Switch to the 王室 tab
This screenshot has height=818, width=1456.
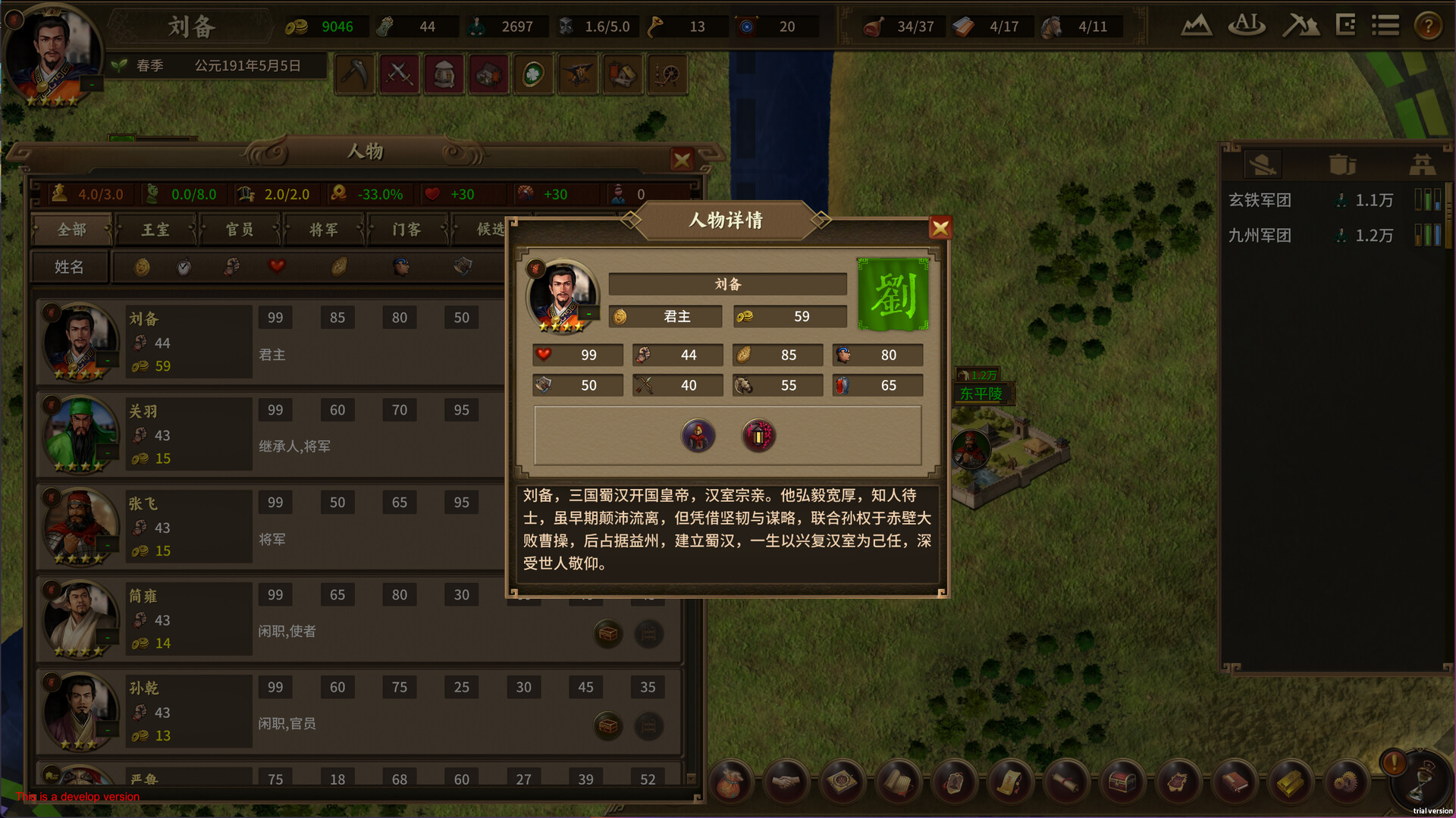(155, 230)
